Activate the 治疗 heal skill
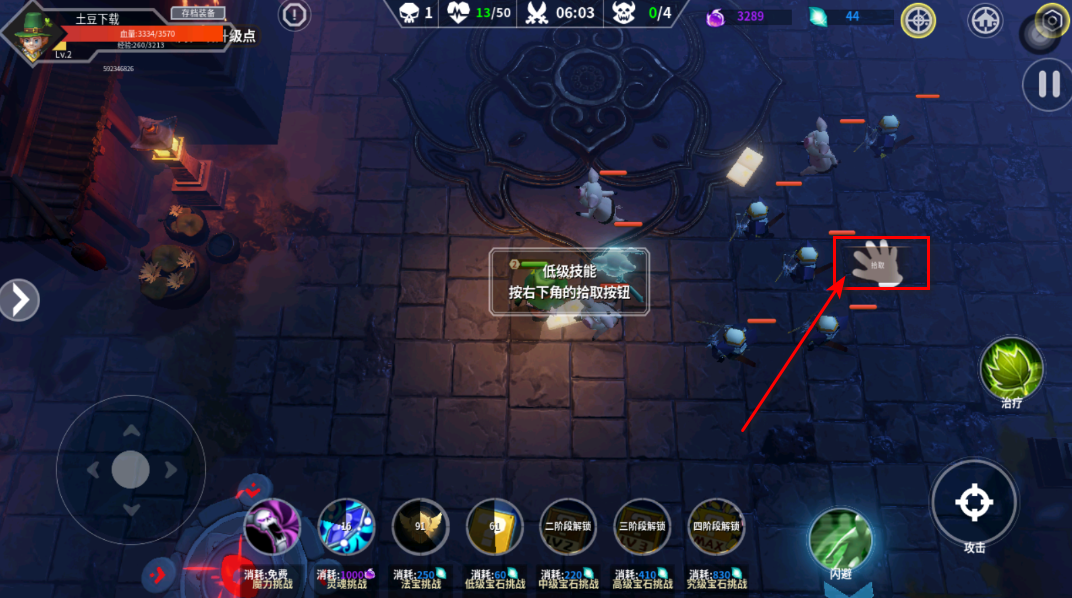This screenshot has width=1072, height=598. pos(1011,368)
